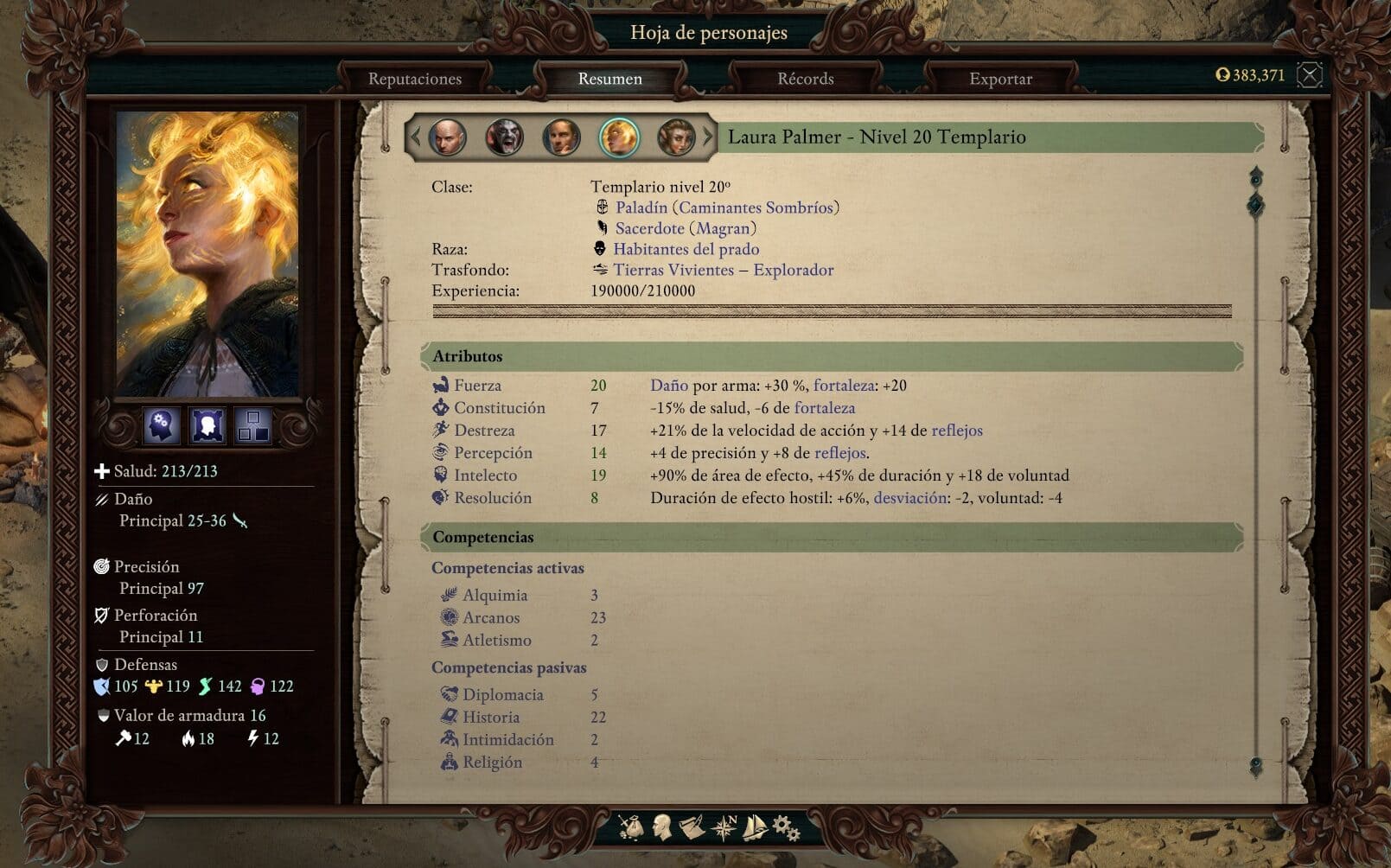Select the Exportar tab
This screenshot has height=868, width=1391.
coord(1000,79)
